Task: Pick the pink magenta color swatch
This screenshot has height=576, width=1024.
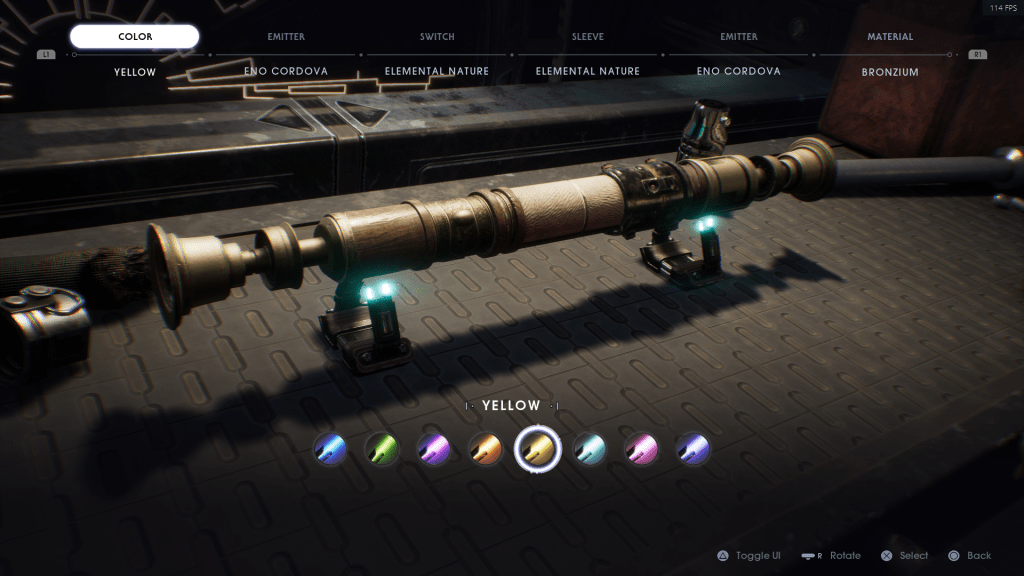Action: (x=641, y=449)
